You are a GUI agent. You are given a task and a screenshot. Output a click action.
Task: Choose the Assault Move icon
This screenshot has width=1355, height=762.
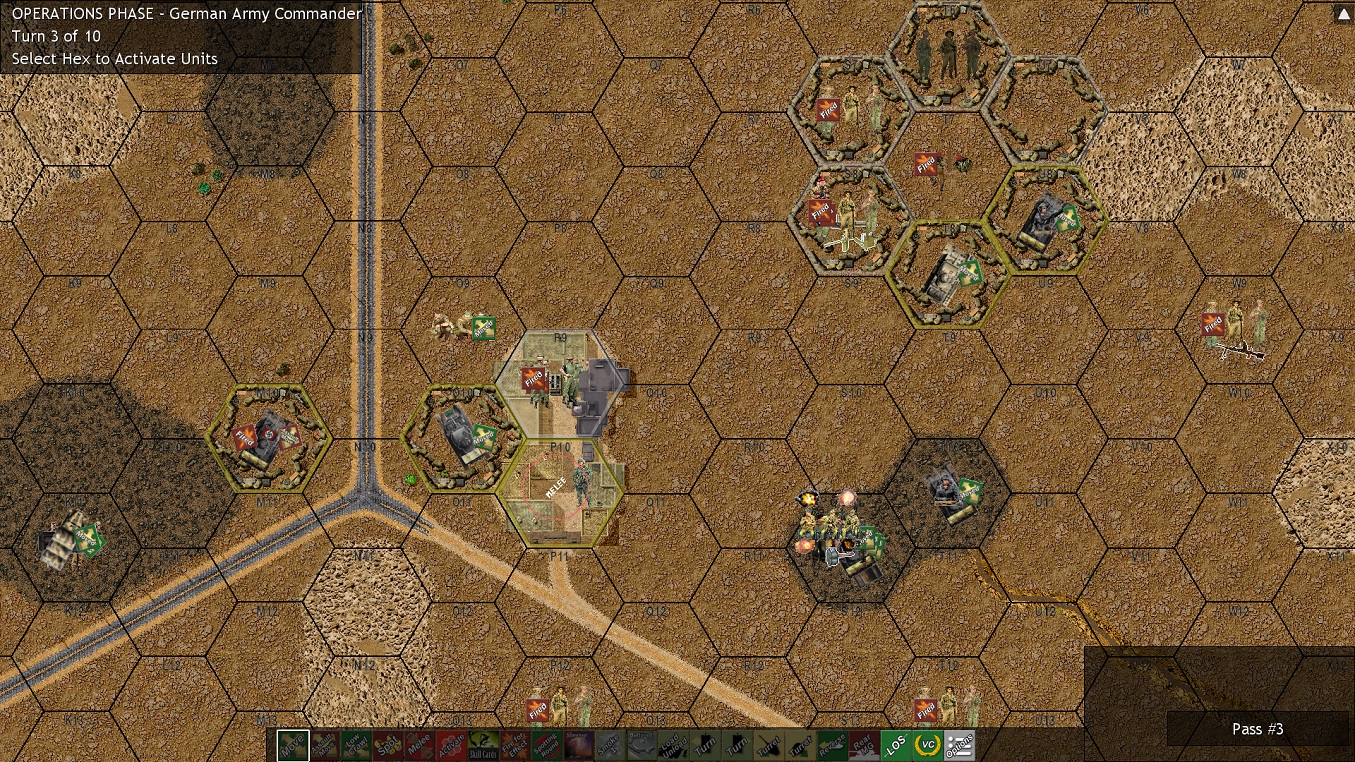pos(324,745)
